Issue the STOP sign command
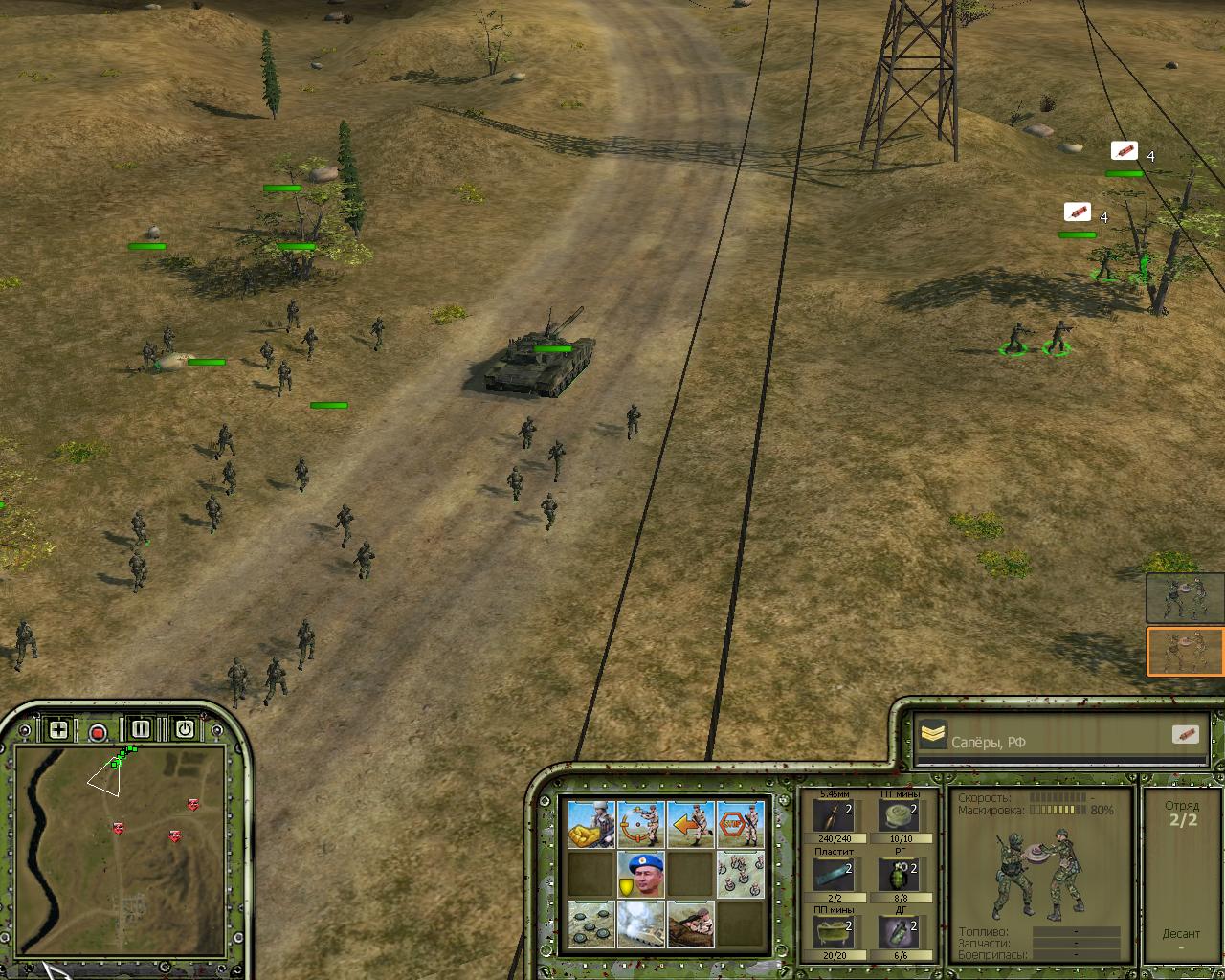 [x=740, y=825]
